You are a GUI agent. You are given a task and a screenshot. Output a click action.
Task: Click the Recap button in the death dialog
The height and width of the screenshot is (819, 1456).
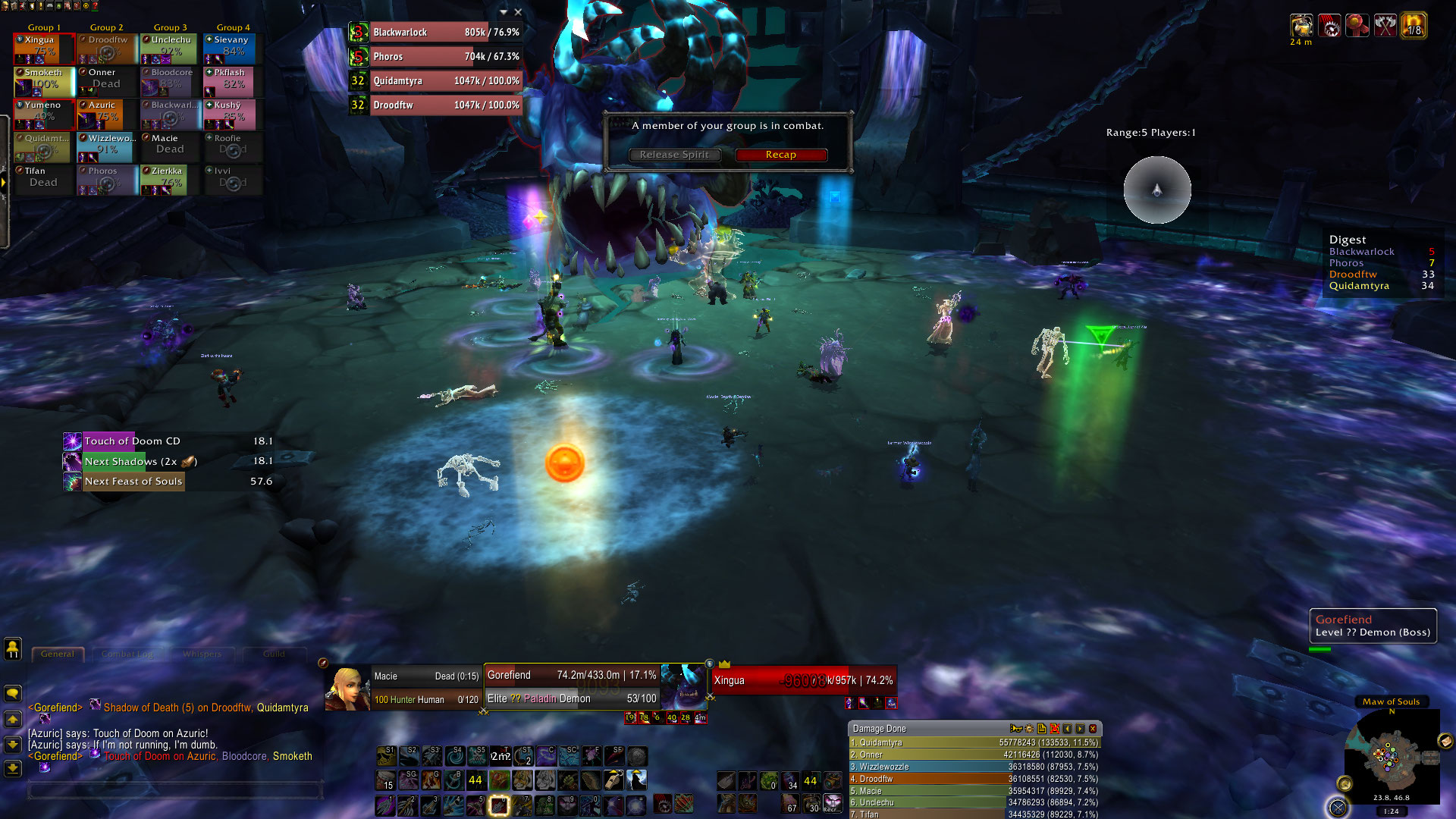tap(780, 155)
